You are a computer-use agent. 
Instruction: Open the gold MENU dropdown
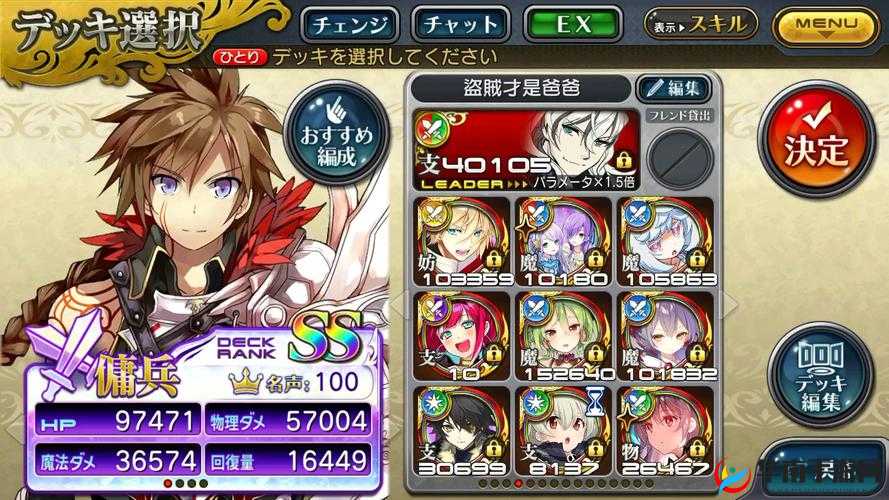coord(825,25)
